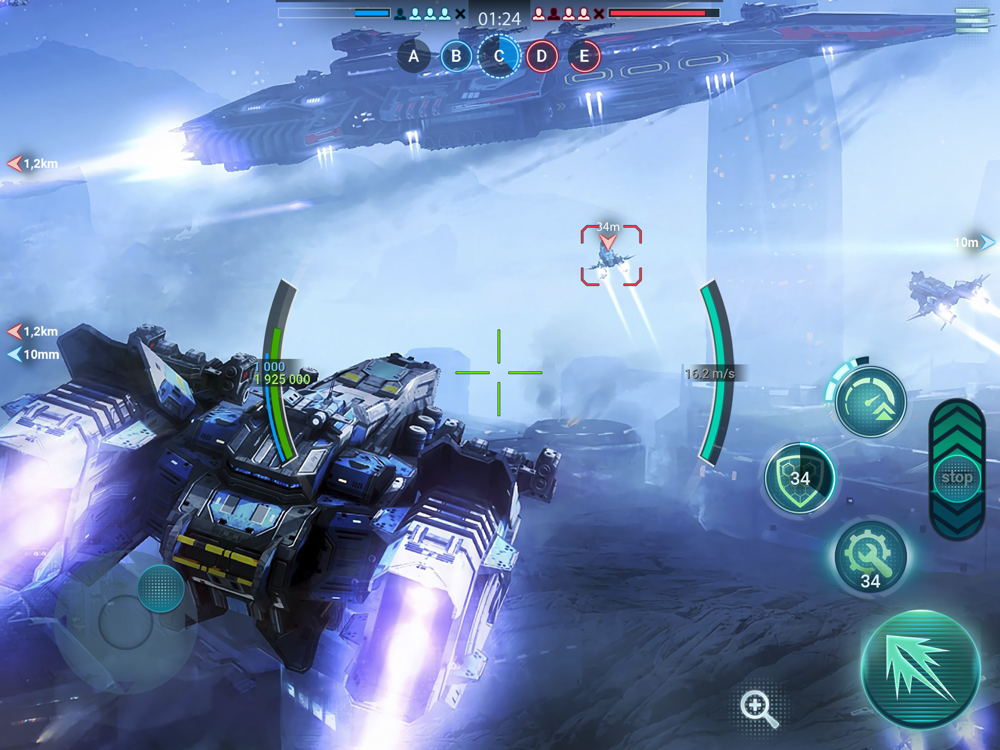
Task: Select capture point C
Action: click(499, 56)
